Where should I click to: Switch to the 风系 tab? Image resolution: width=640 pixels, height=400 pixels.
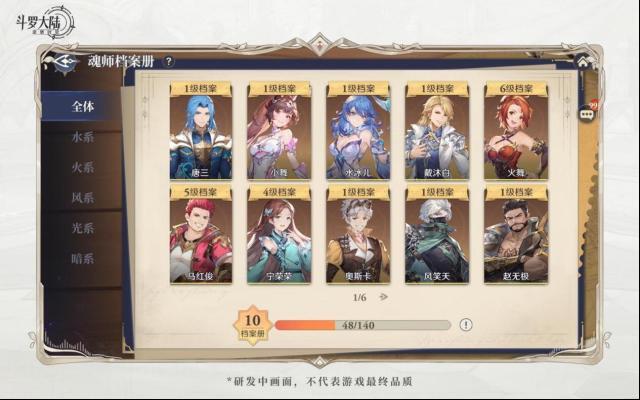pos(83,198)
